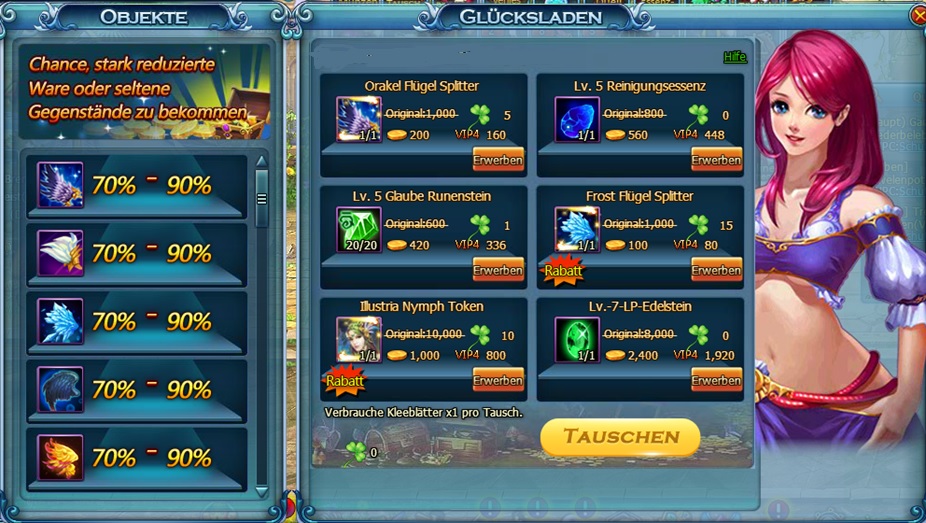Select the blue Reinigungsessenz item icon

[x=576, y=120]
